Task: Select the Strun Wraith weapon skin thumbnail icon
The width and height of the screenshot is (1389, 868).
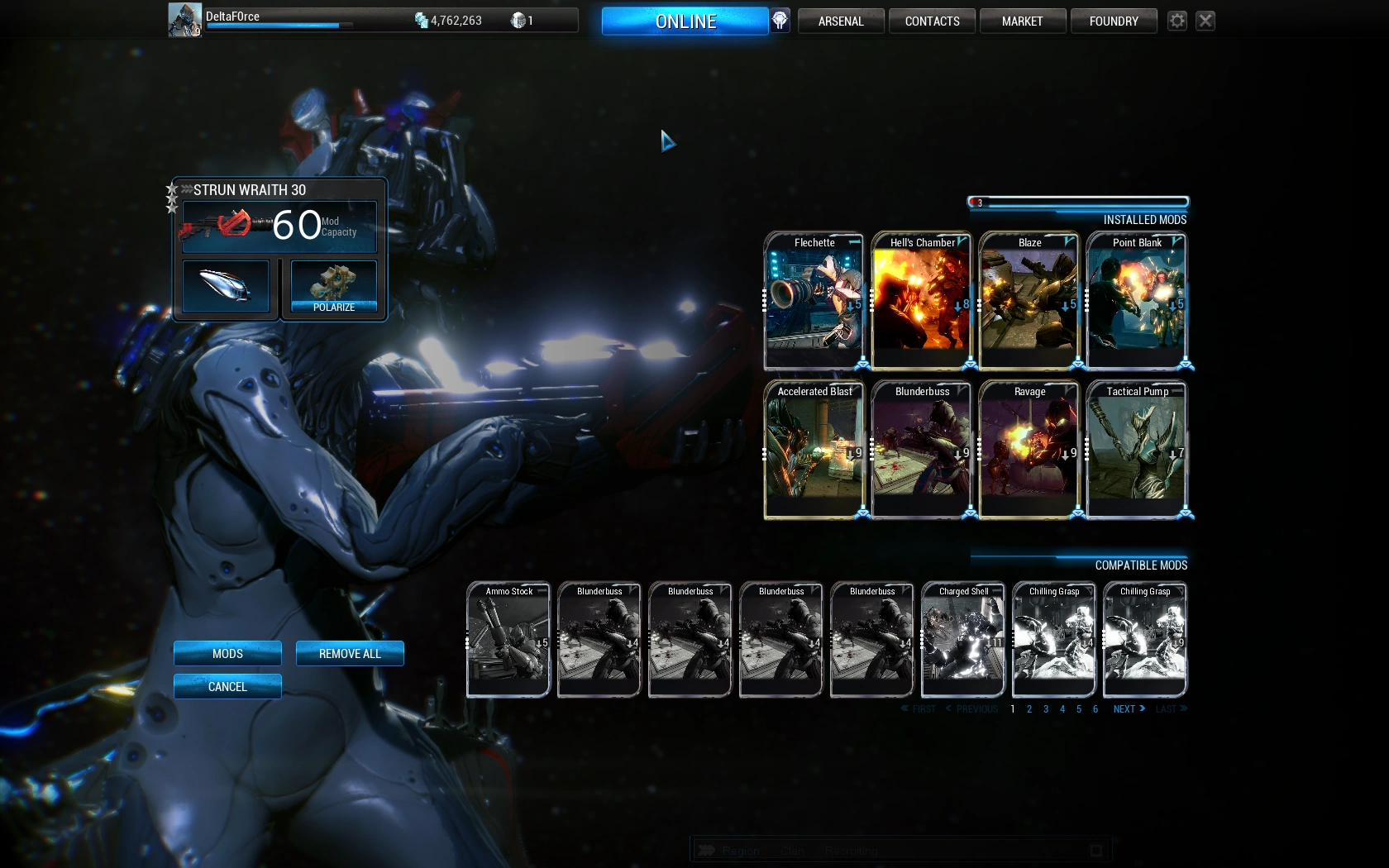Action: [x=225, y=287]
